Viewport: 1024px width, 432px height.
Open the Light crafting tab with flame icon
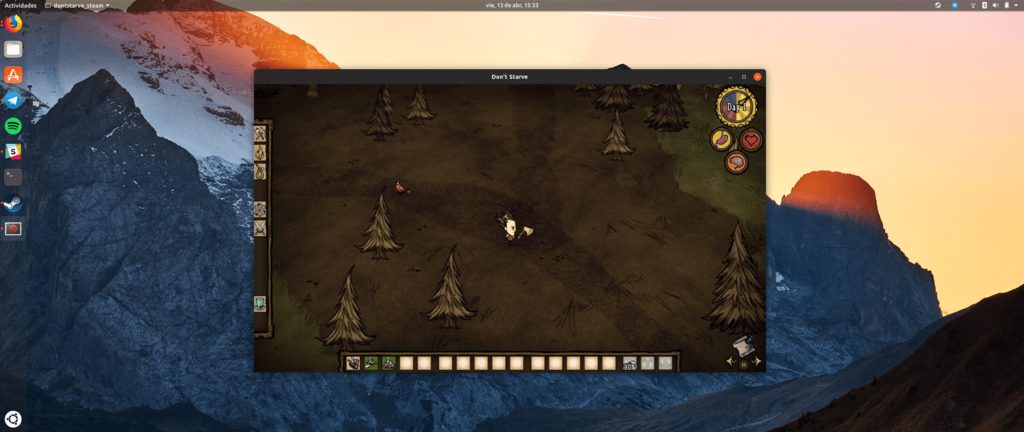[x=260, y=152]
